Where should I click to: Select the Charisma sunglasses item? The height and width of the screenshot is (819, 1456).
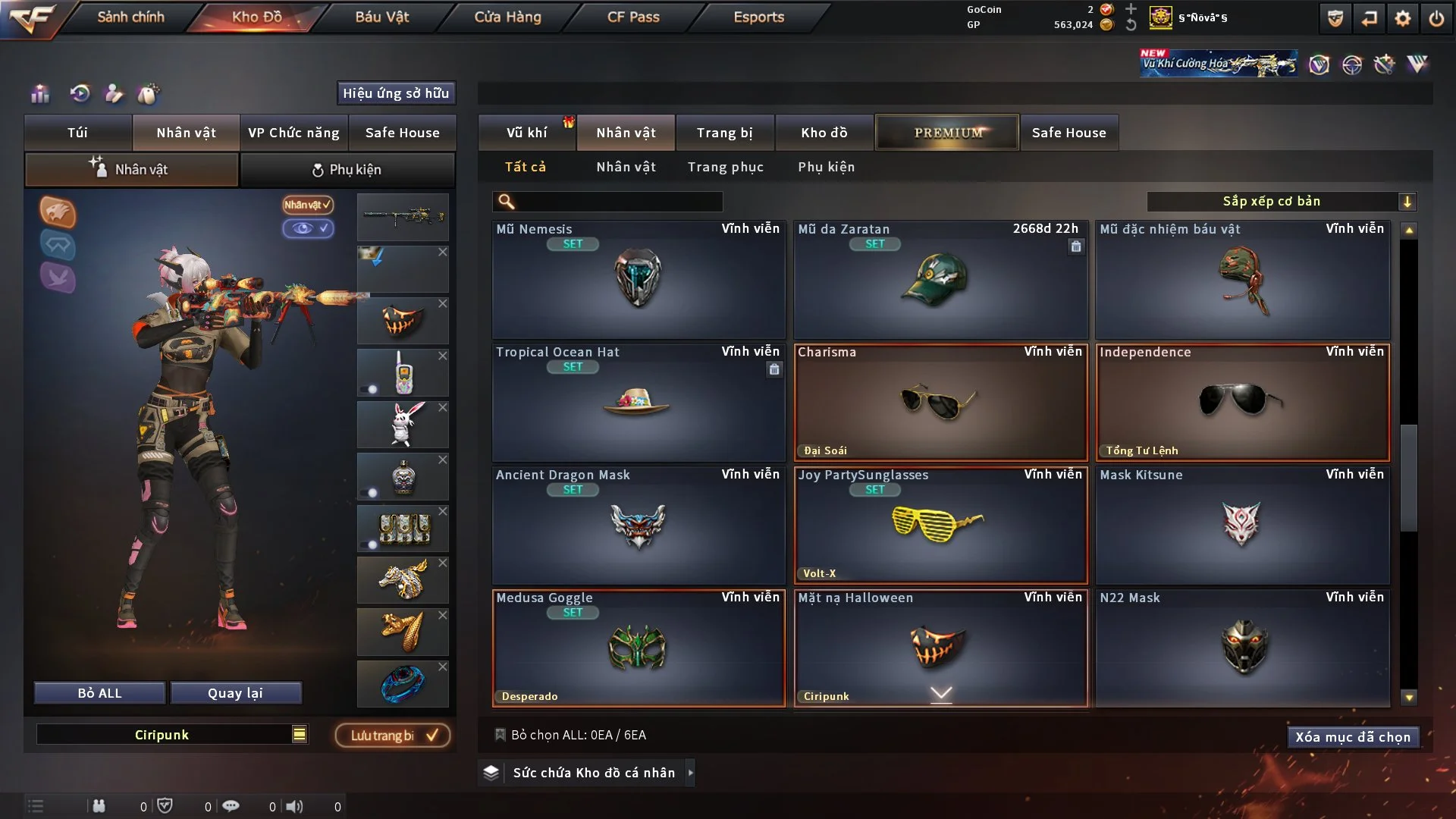pos(940,402)
